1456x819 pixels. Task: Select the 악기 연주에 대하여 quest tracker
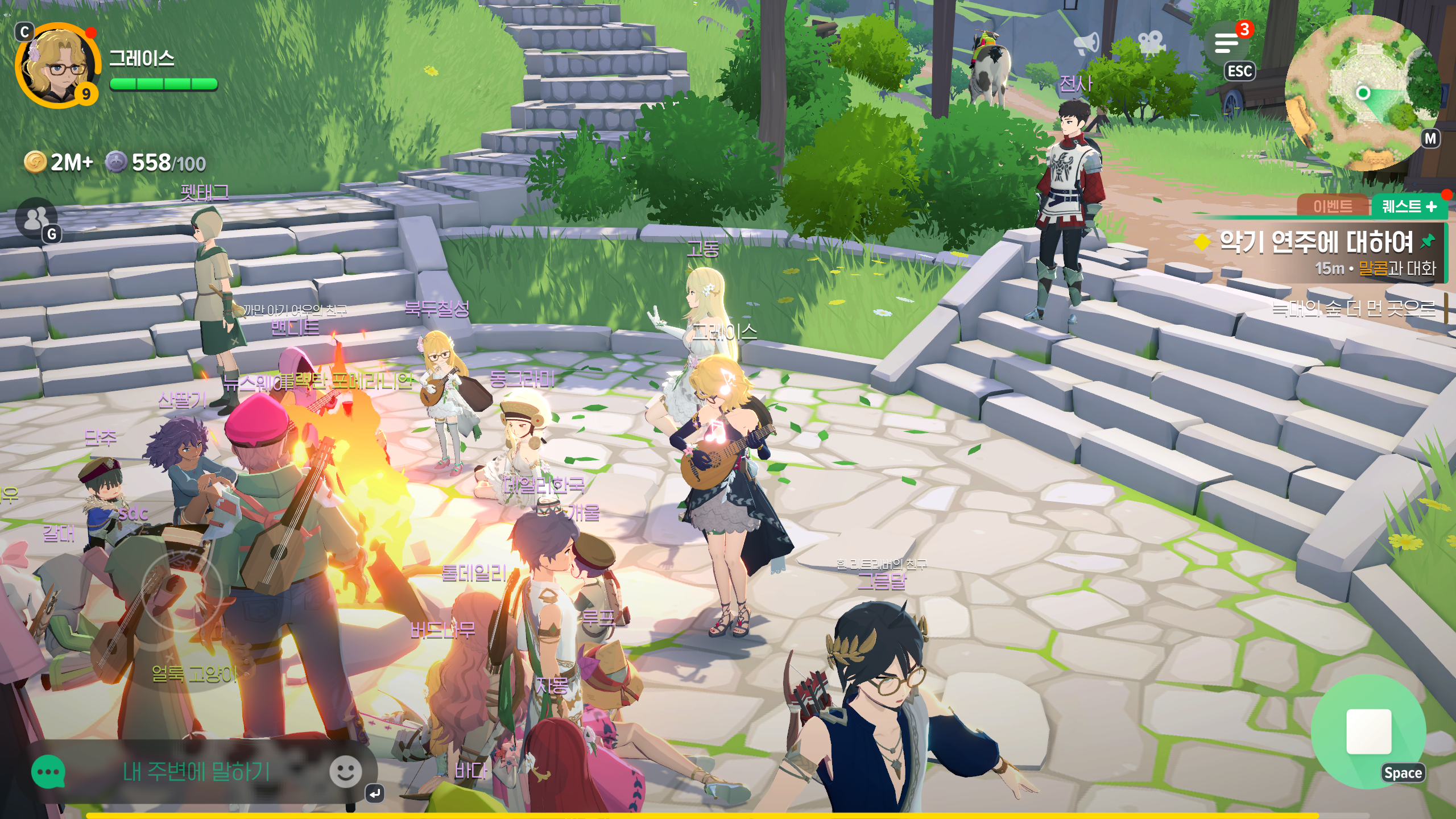[1316, 243]
